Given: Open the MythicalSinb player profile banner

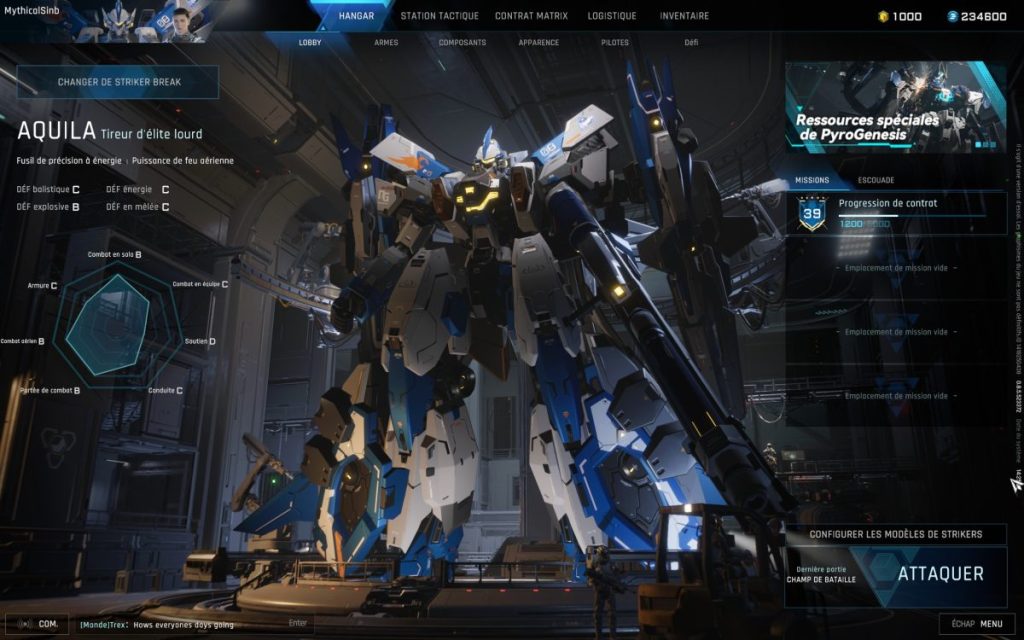Looking at the screenshot, I should click(x=105, y=22).
